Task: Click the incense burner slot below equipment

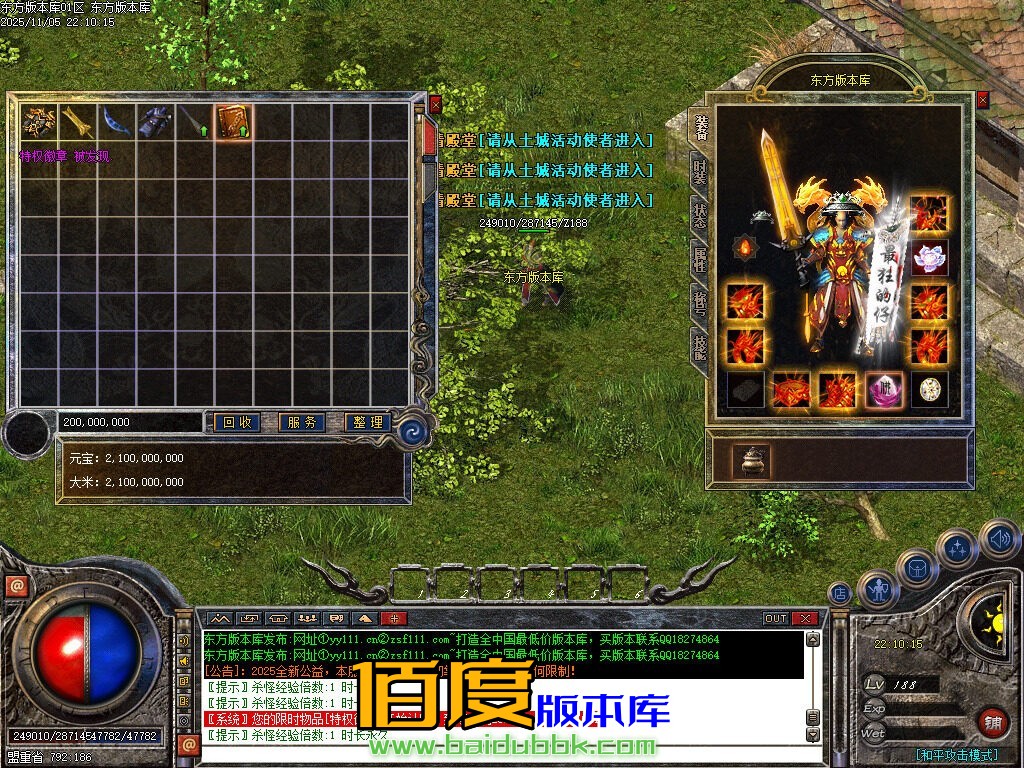Action: click(x=751, y=461)
